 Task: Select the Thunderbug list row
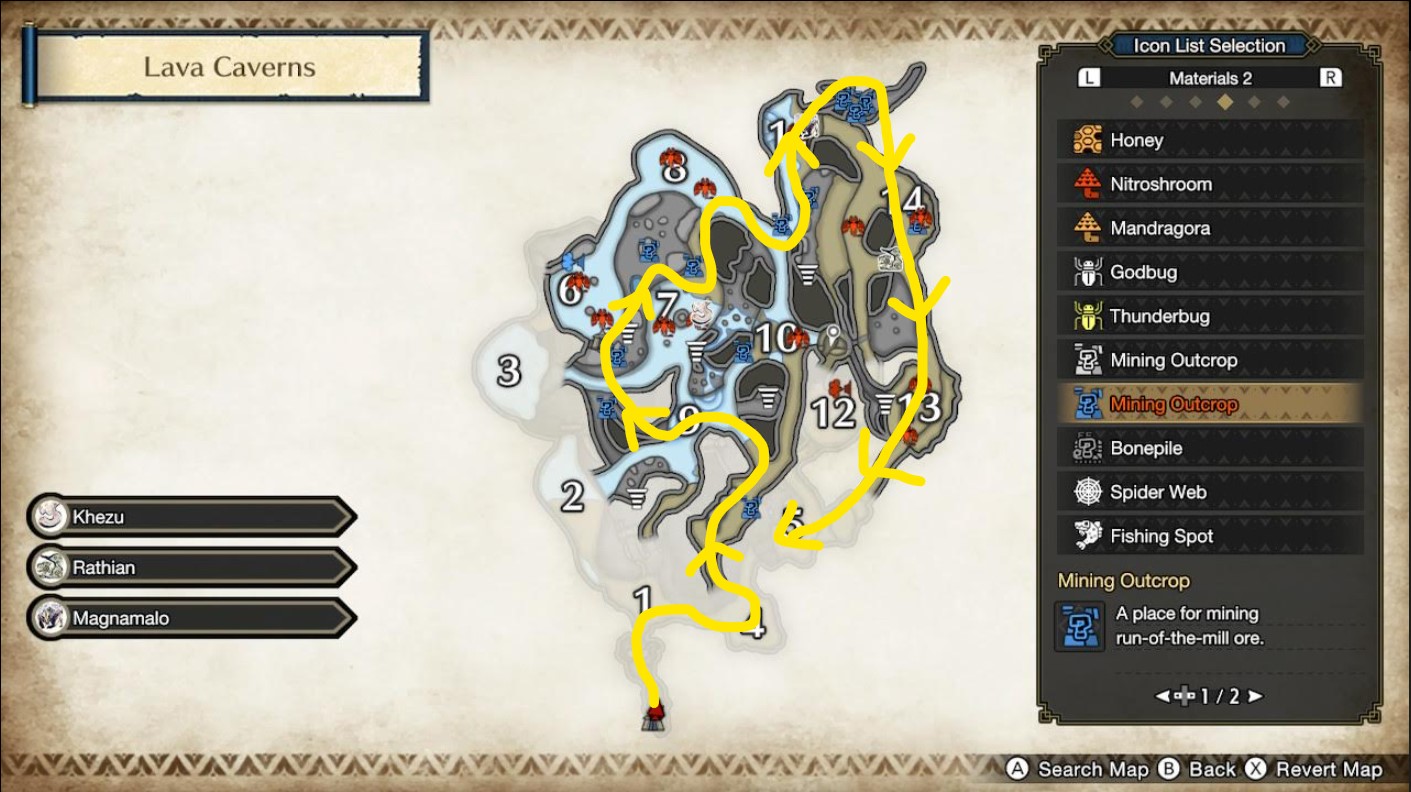pos(1210,316)
